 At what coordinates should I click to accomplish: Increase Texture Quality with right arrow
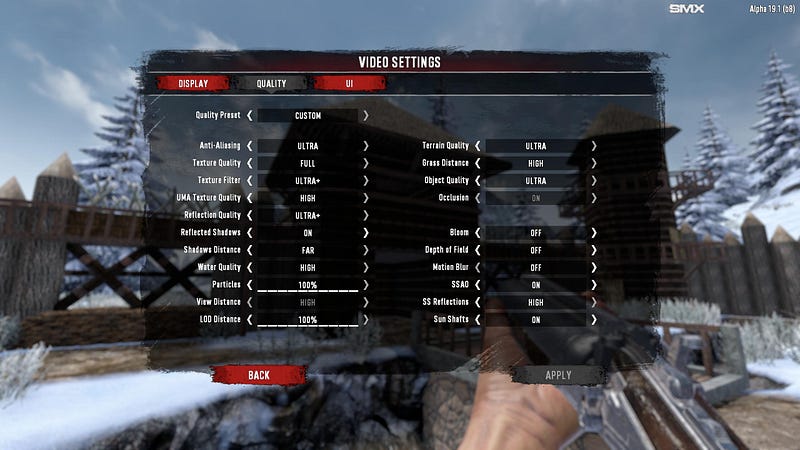[366, 163]
